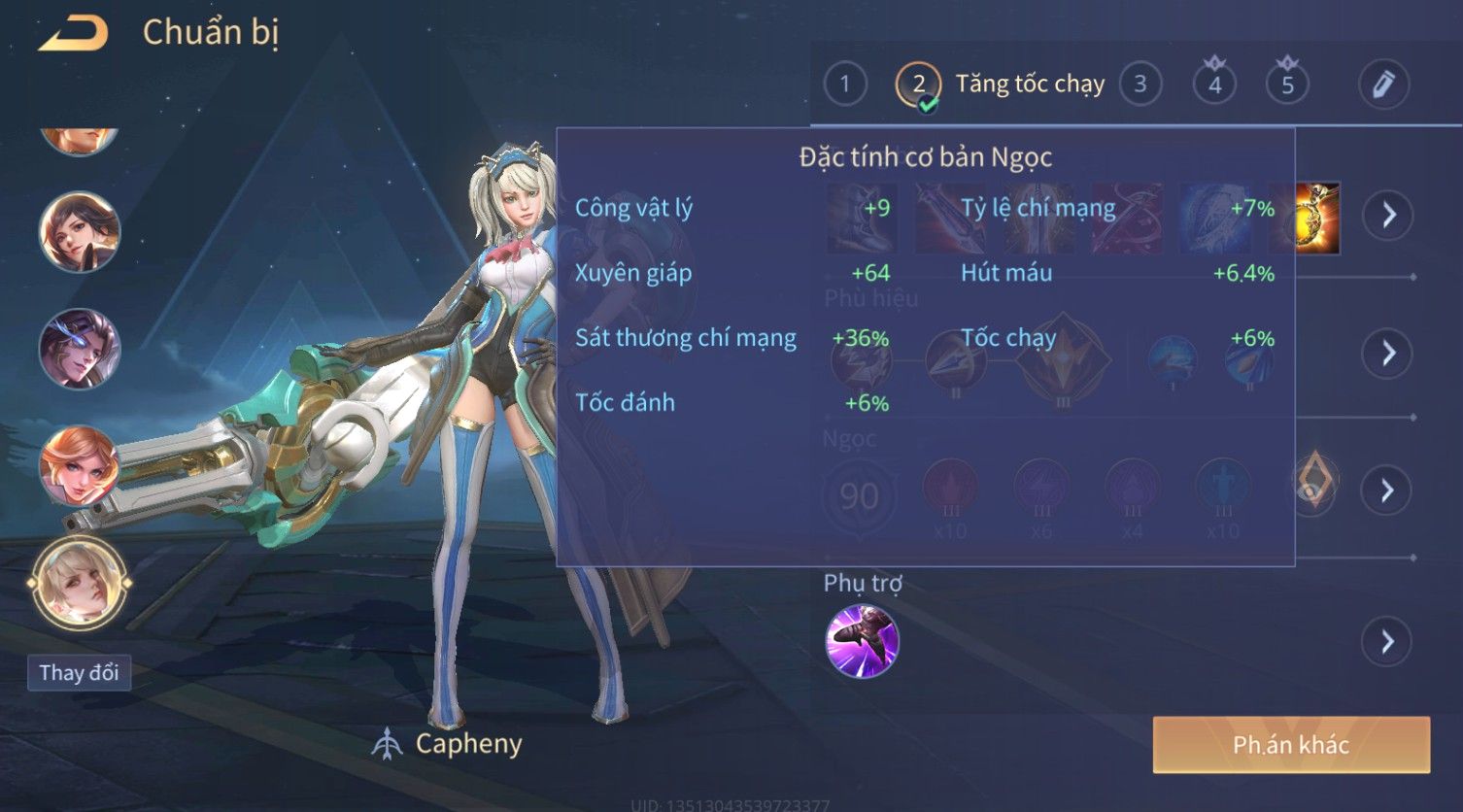
Task: Choose the orange-haired hero portrait
Action: tap(79, 465)
